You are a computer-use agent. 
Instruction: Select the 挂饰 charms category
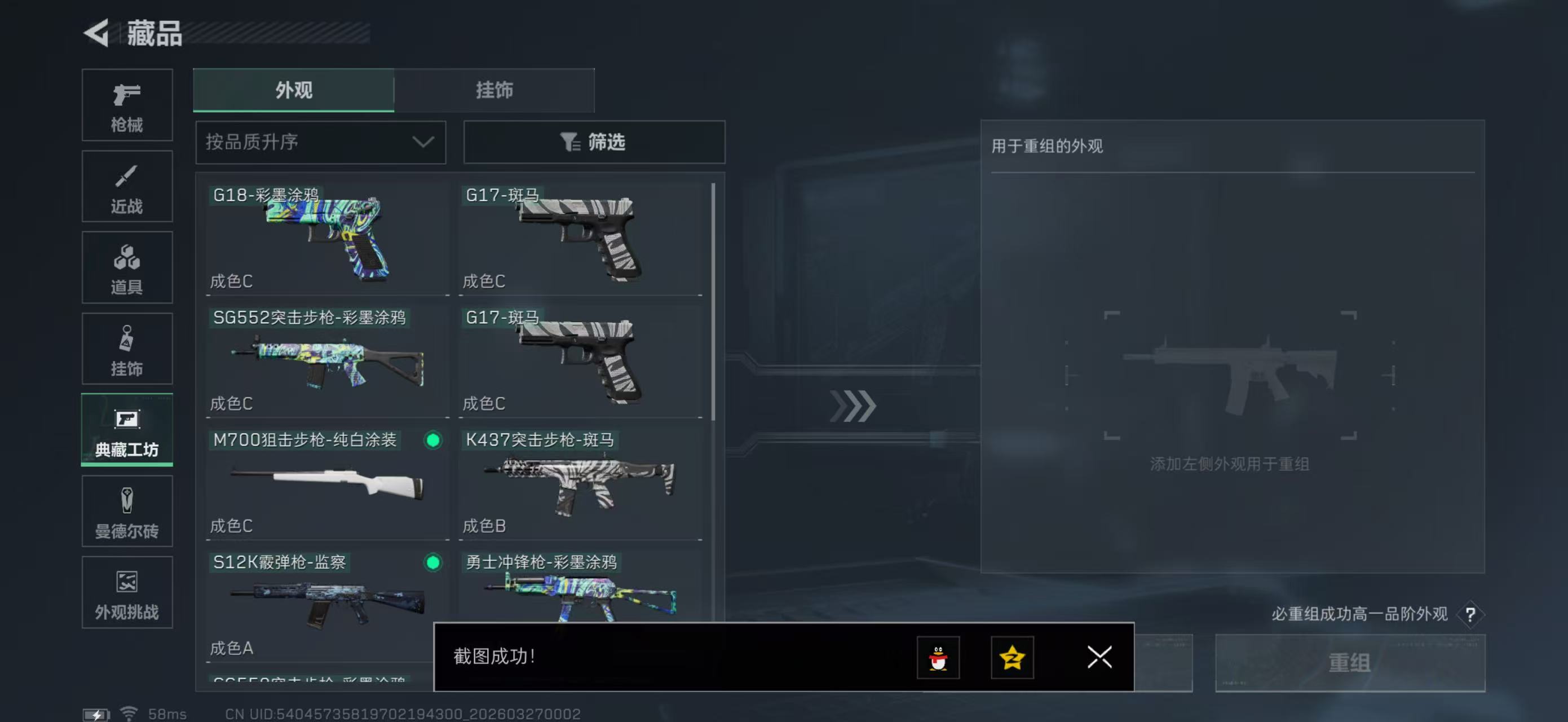pyautogui.click(x=127, y=349)
